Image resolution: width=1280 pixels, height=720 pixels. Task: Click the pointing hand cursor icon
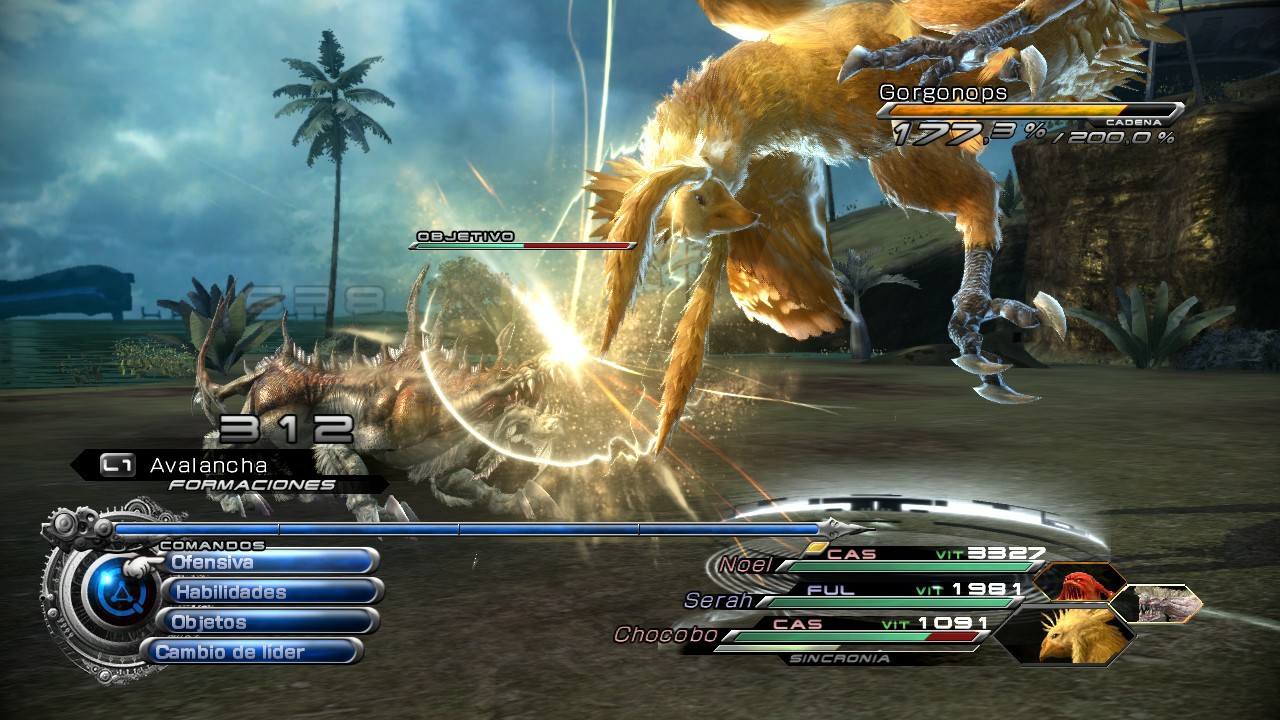[140, 564]
